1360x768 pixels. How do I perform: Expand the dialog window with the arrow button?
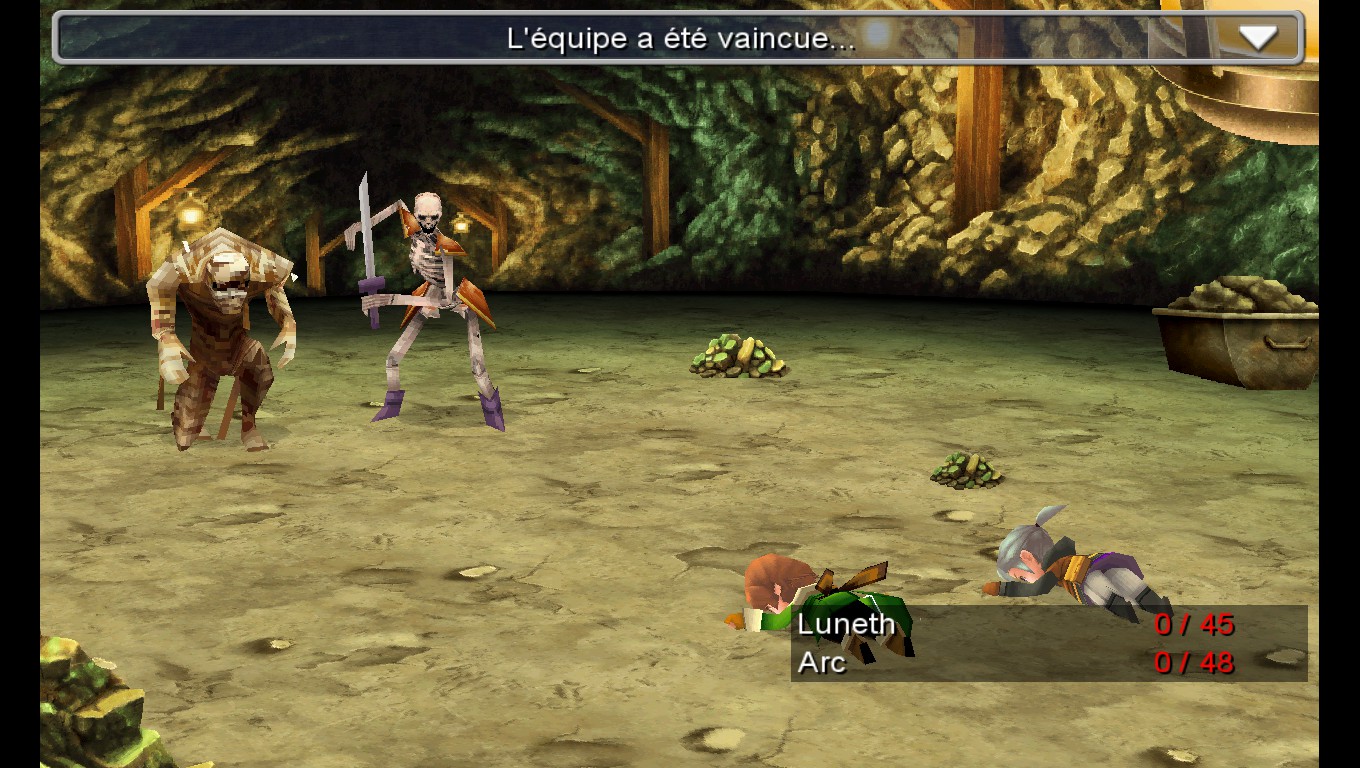click(x=1258, y=37)
